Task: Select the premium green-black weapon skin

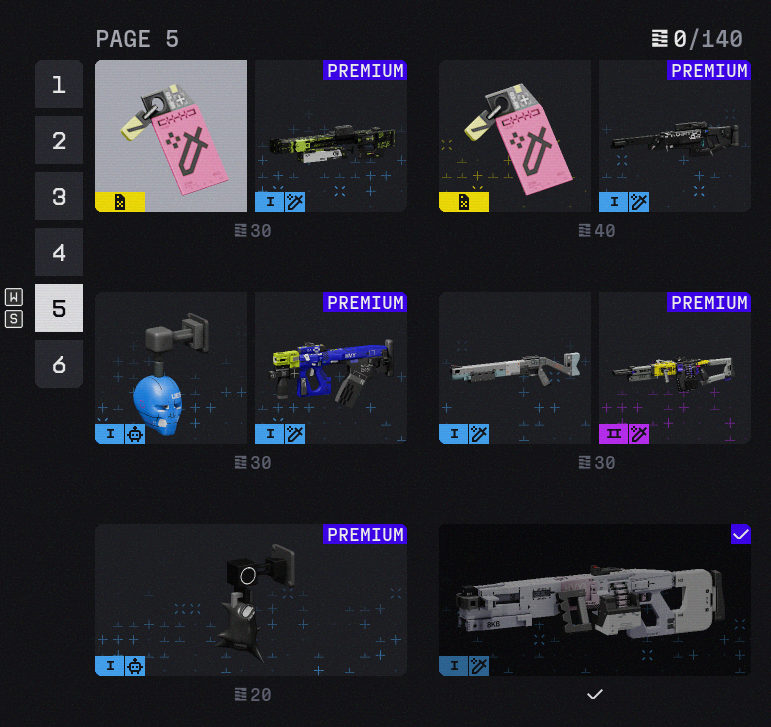Action: coord(331,136)
